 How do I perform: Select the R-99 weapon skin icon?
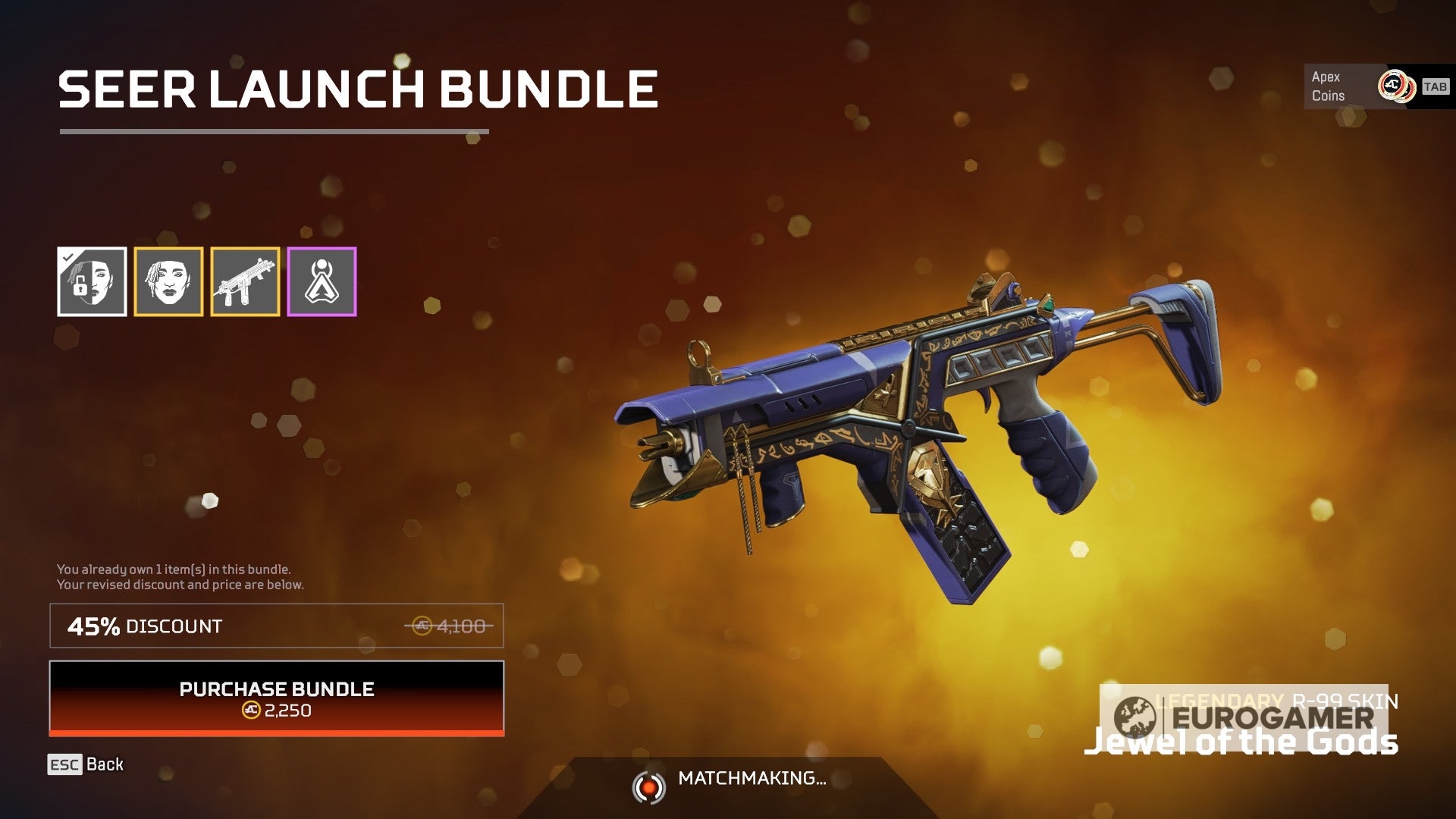(244, 281)
